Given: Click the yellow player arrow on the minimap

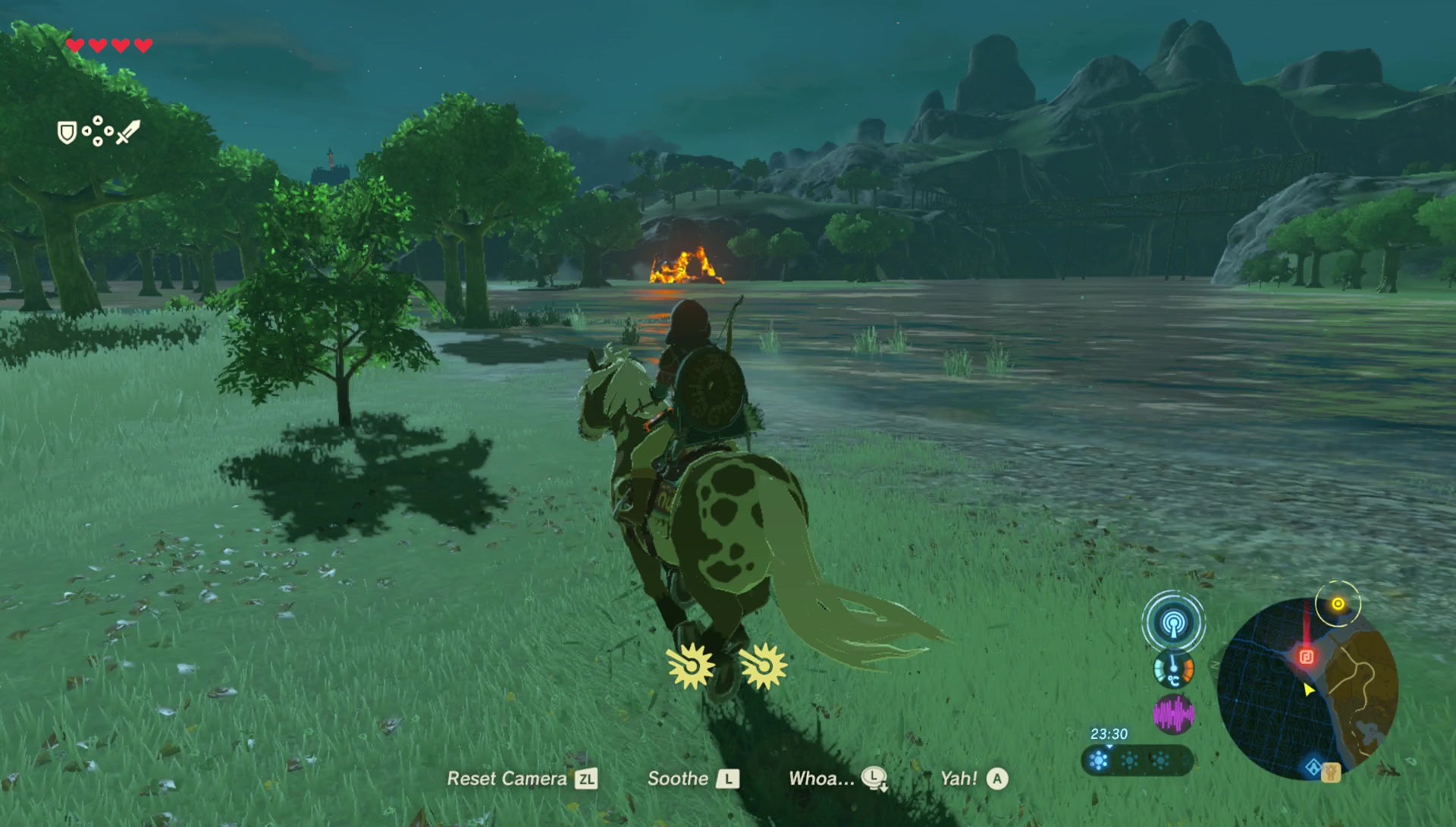Looking at the screenshot, I should coord(1307,689).
